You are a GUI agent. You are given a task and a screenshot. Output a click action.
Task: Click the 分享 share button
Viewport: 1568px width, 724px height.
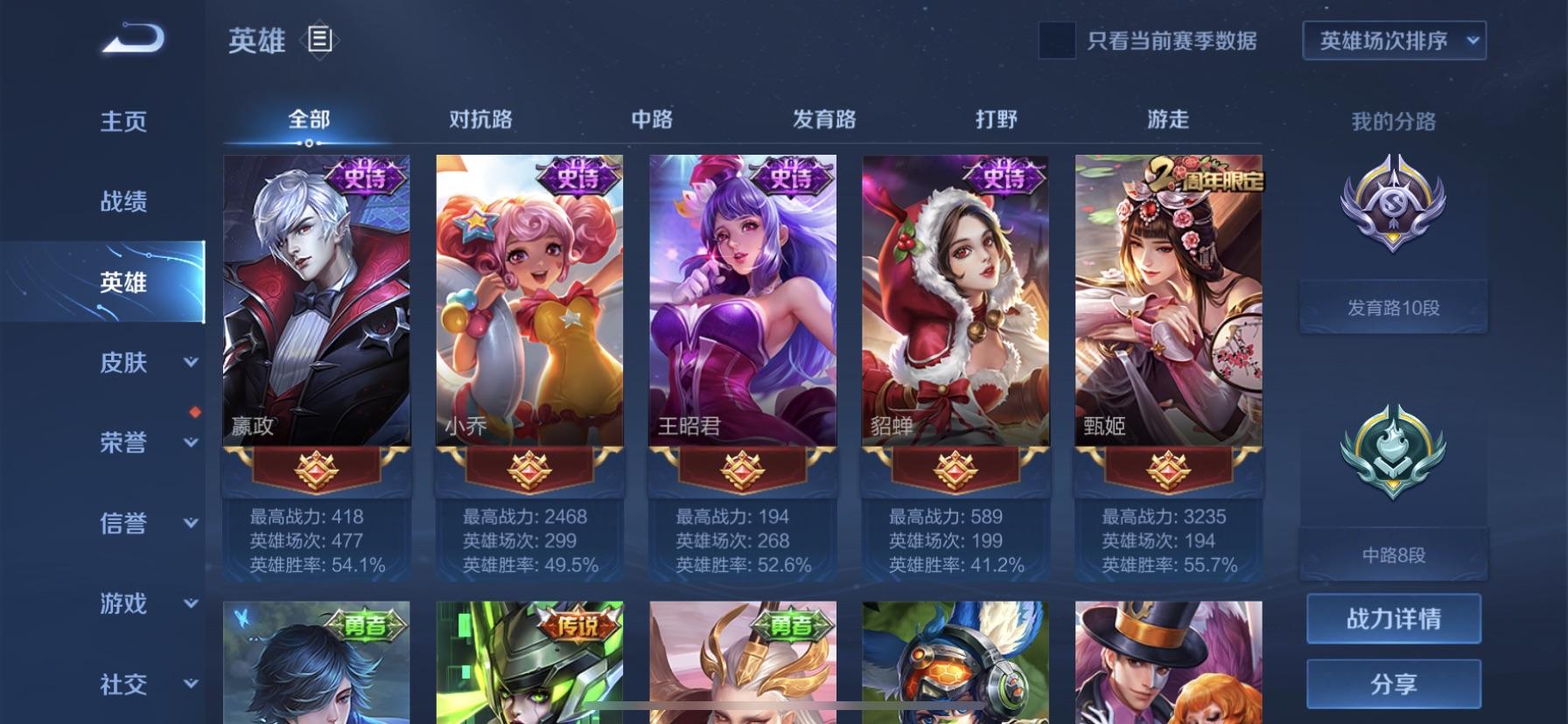tap(1393, 684)
